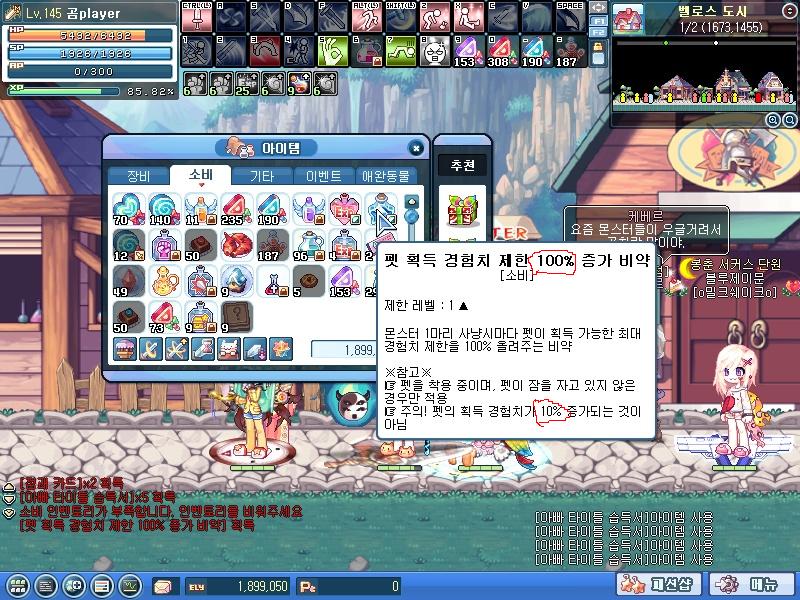The image size is (800, 600).
Task: Close the 아이템 inventory window
Action: pos(416,148)
